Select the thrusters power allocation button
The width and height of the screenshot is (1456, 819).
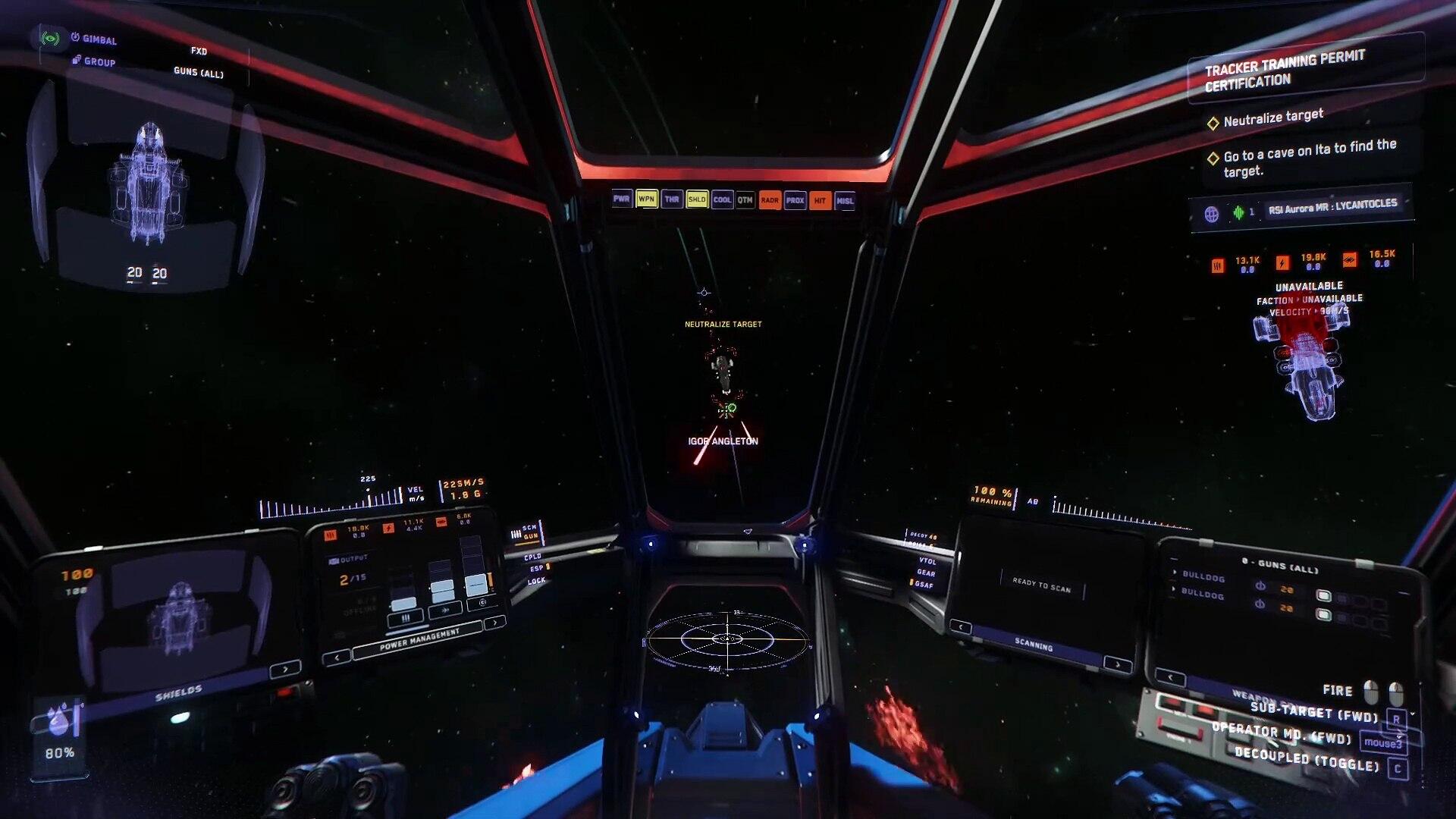pos(445,610)
